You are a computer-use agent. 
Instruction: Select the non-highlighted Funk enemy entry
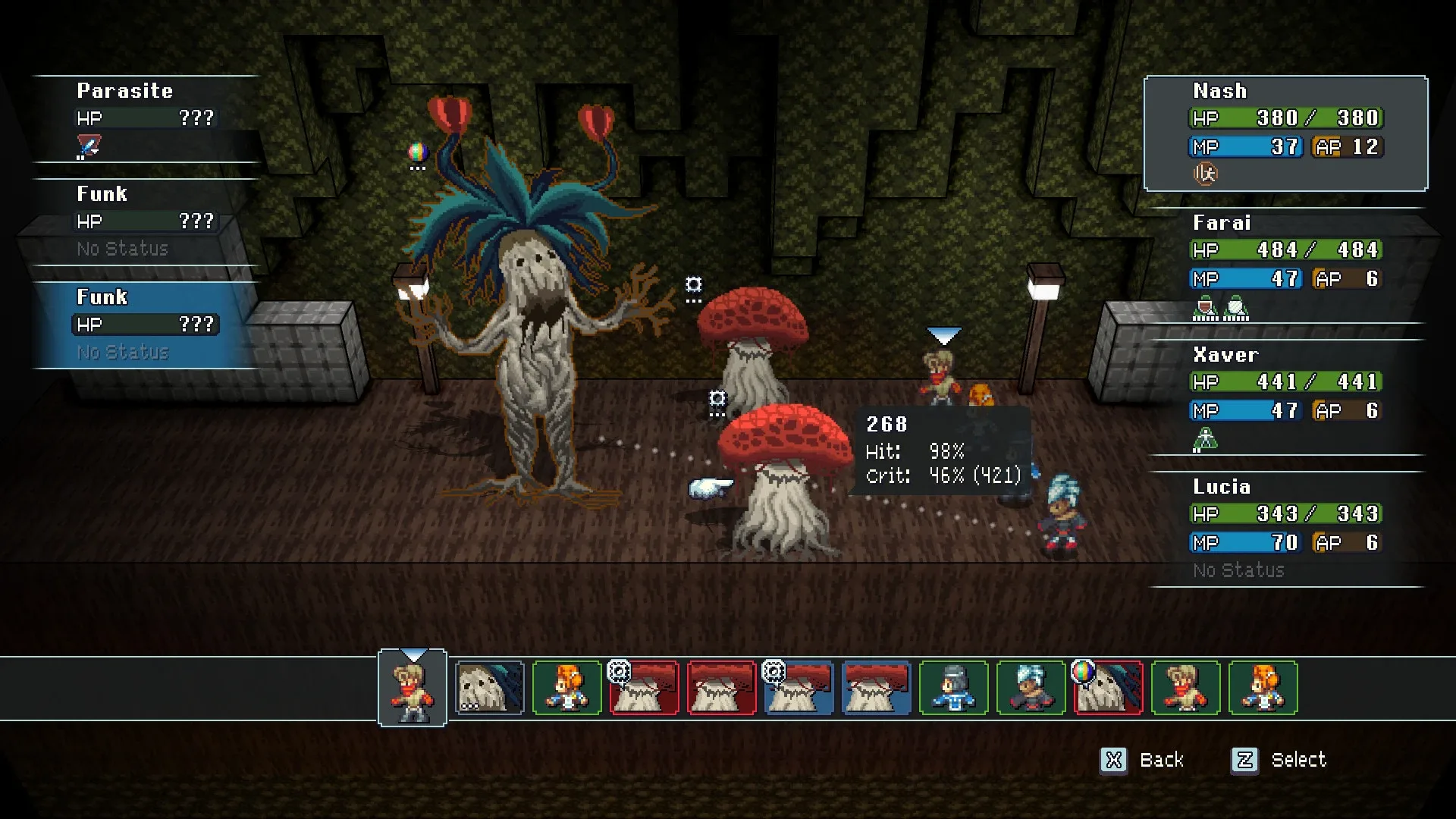pyautogui.click(x=146, y=221)
